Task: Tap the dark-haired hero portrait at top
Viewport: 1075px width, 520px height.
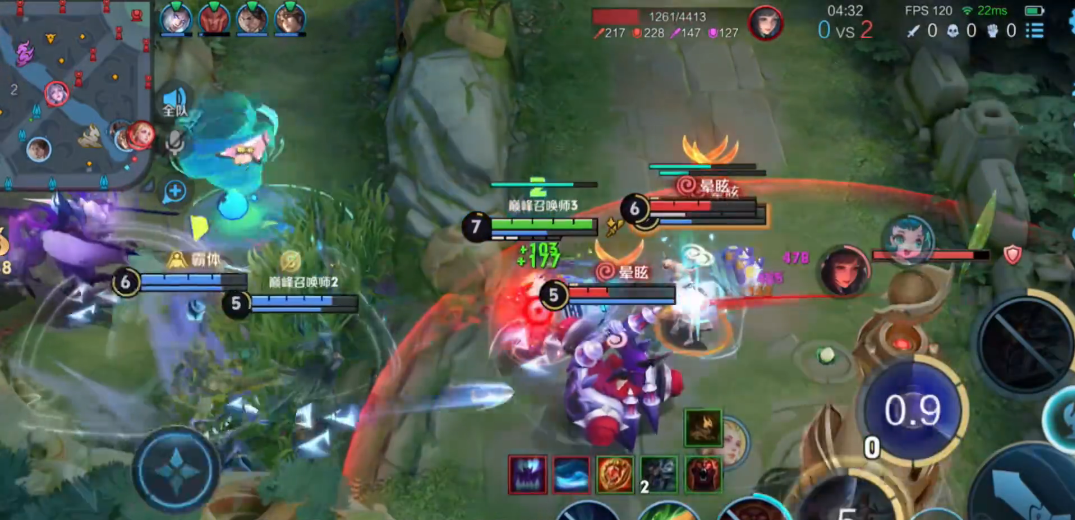Action: [766, 22]
